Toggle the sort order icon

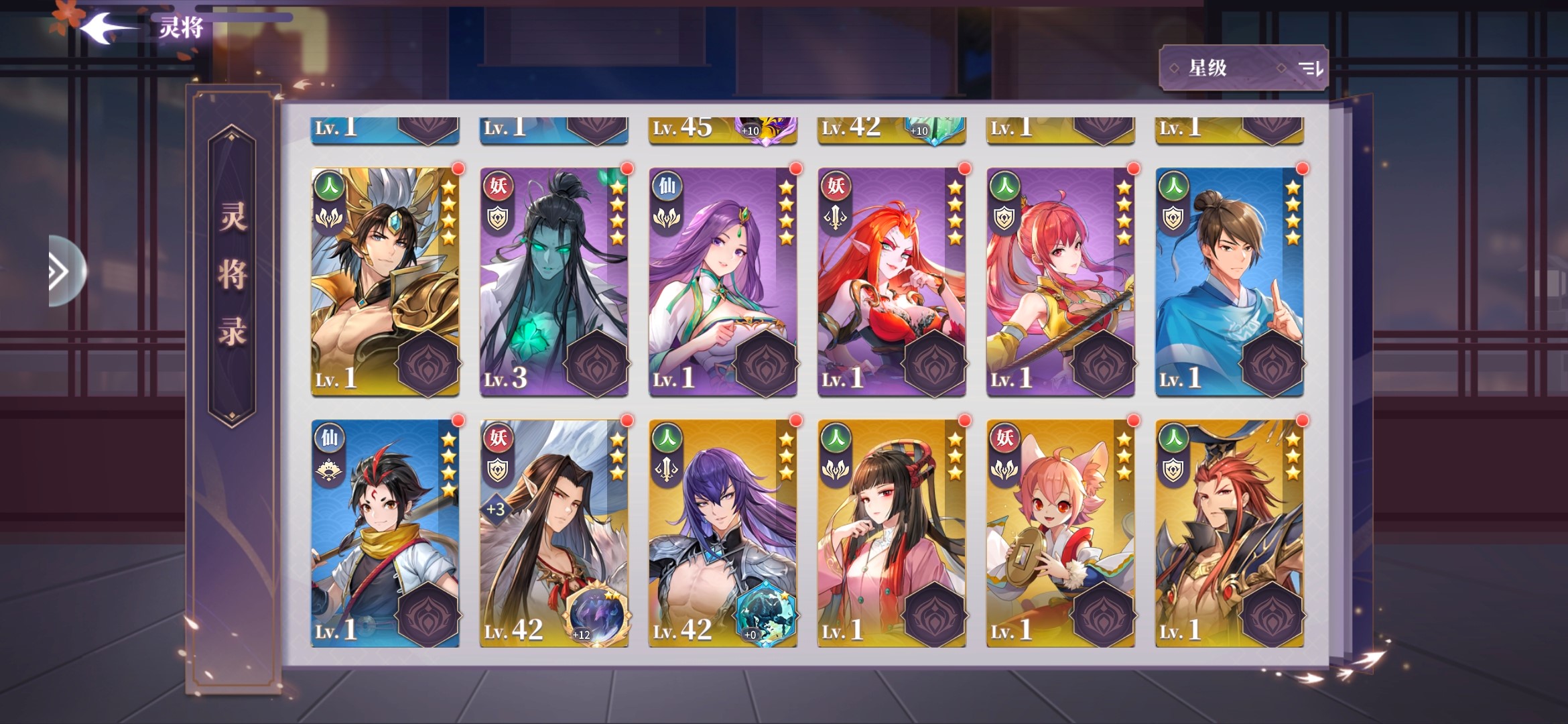point(1310,68)
